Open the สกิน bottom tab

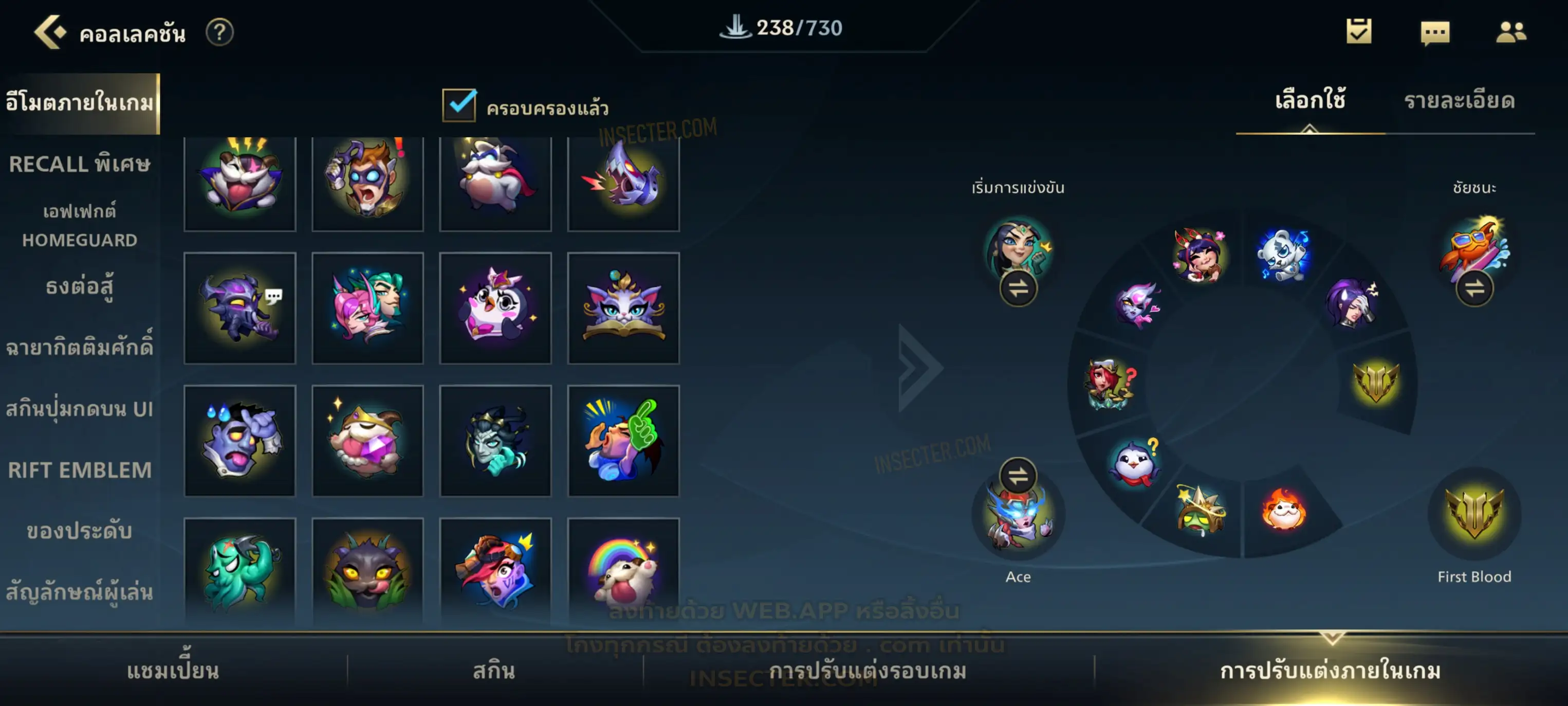(x=494, y=671)
